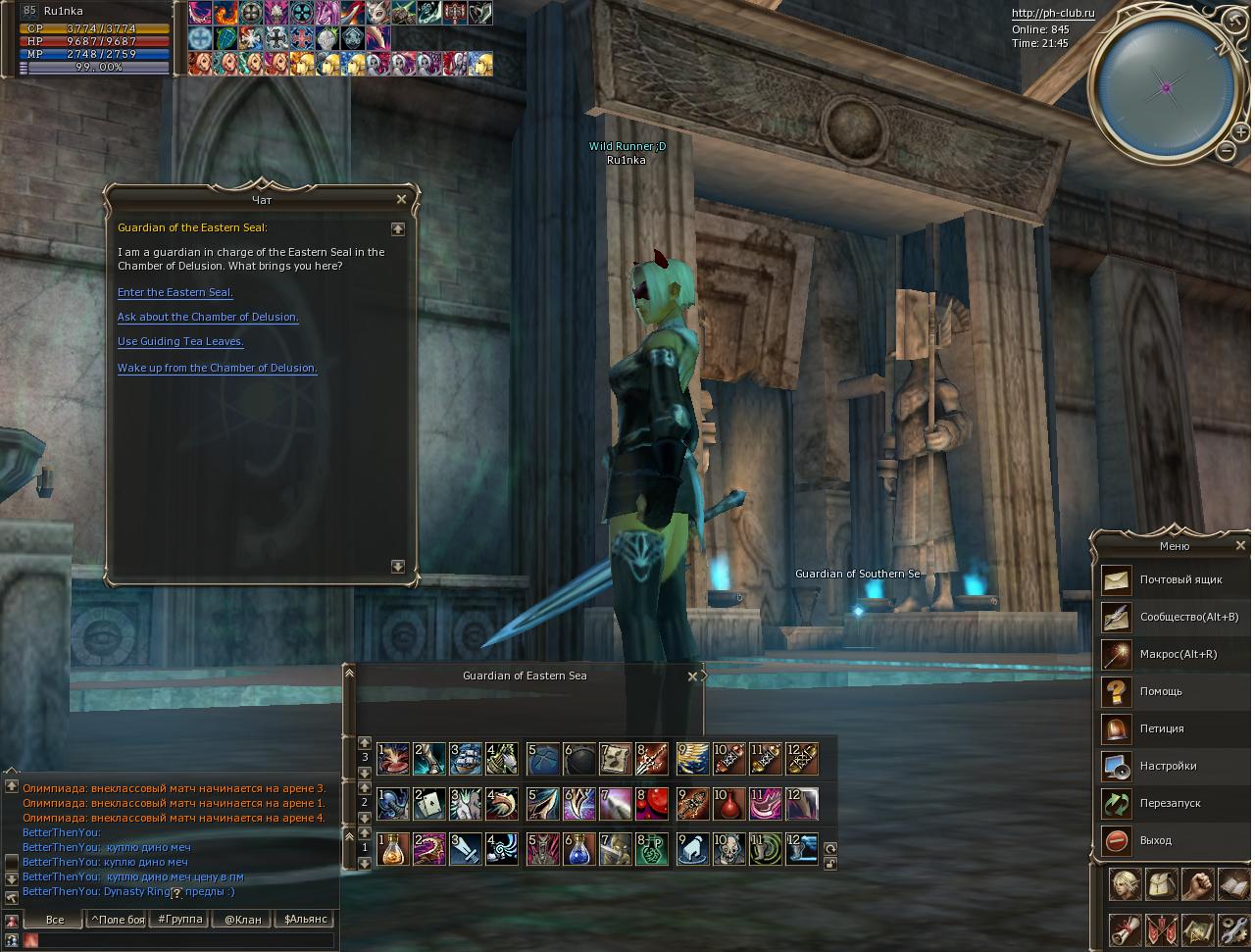
Task: Open Сообщество (community) menu entry
Action: [1188, 617]
